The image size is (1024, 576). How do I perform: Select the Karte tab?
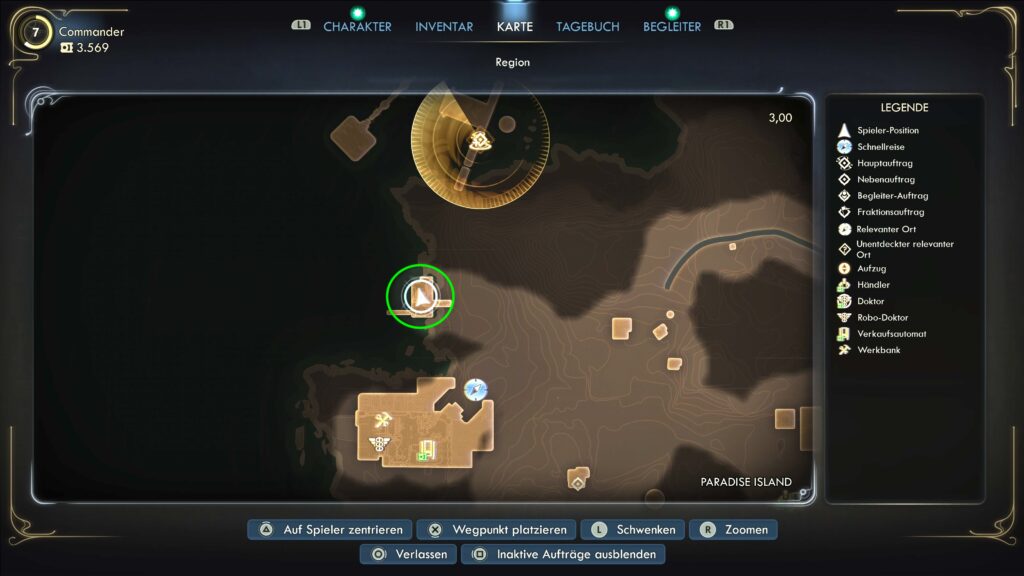pyautogui.click(x=515, y=26)
